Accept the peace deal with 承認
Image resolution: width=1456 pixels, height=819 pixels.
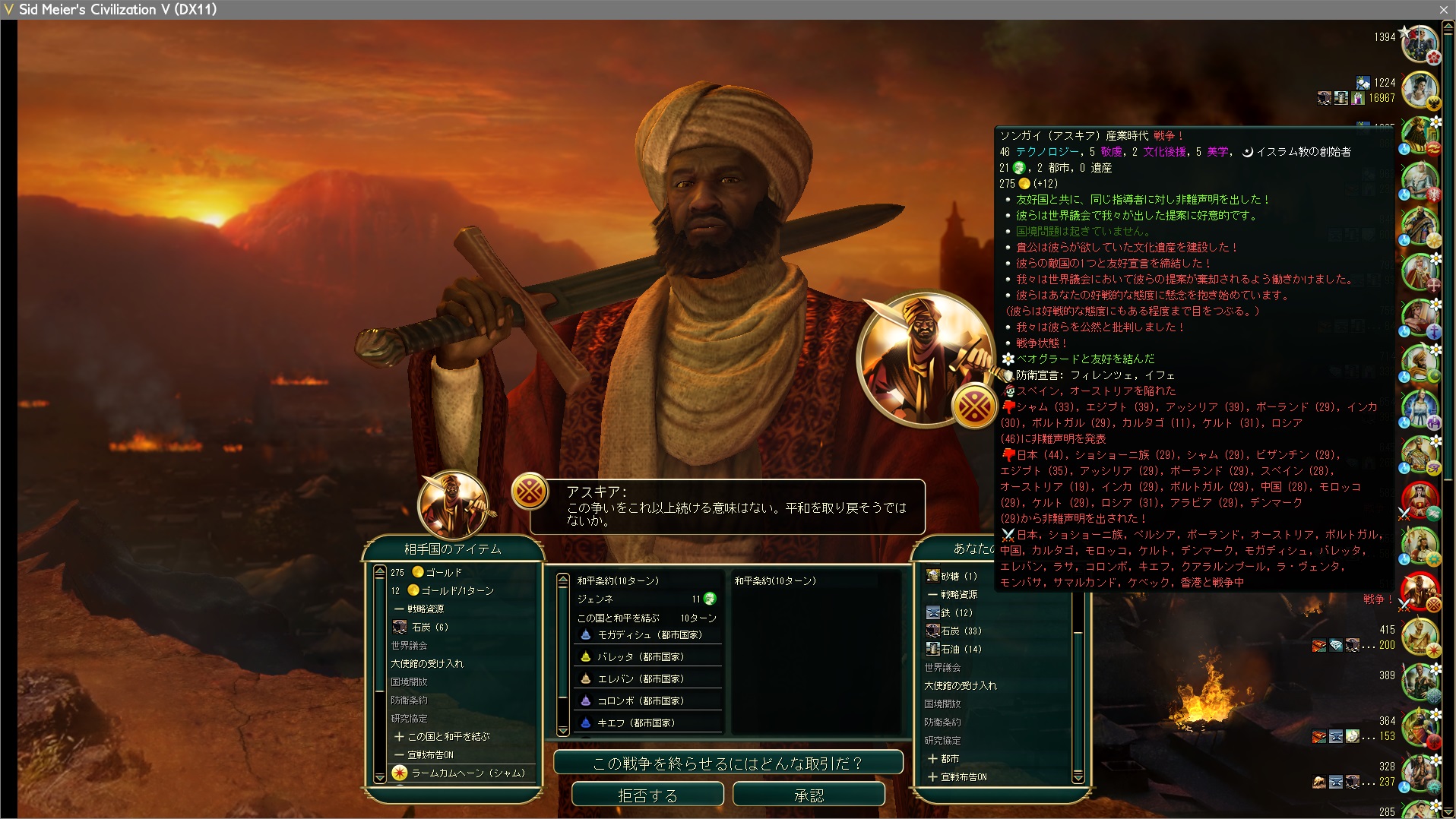pyautogui.click(x=809, y=795)
